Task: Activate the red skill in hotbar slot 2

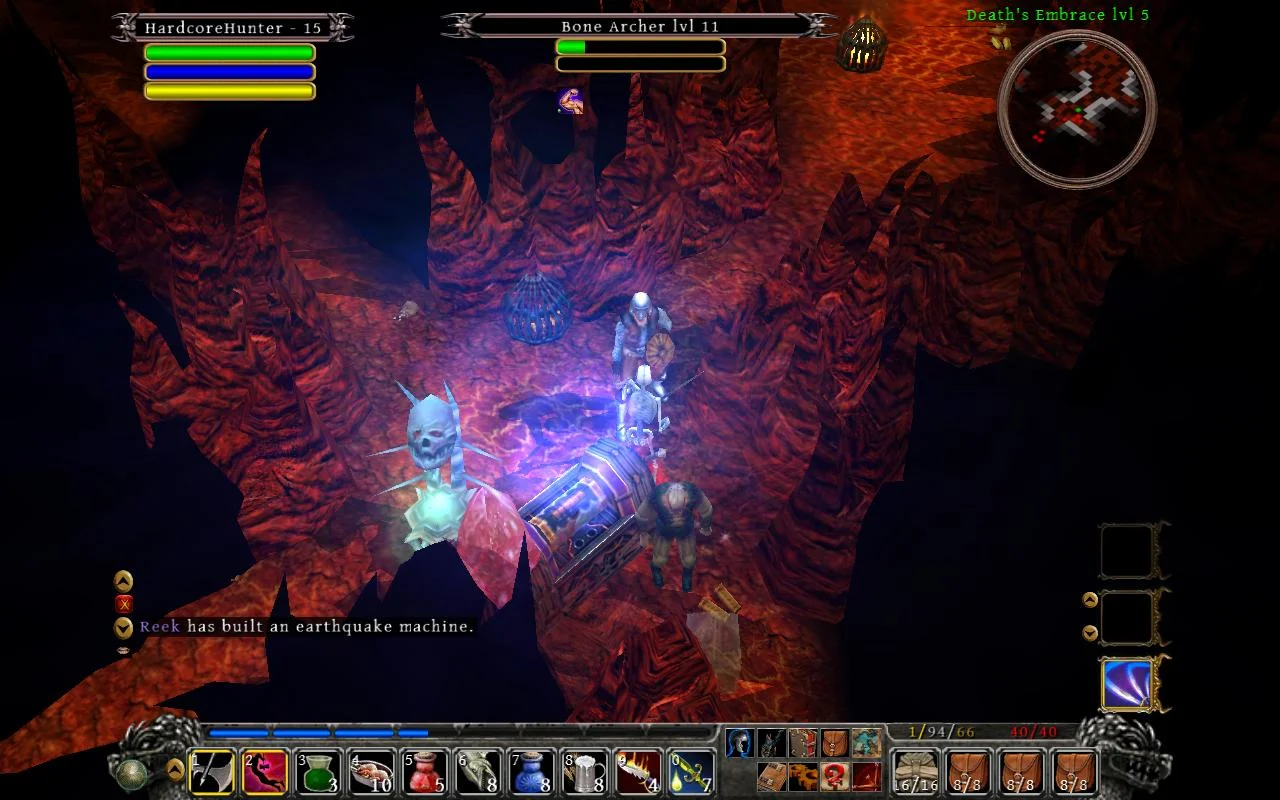Action: (x=266, y=770)
